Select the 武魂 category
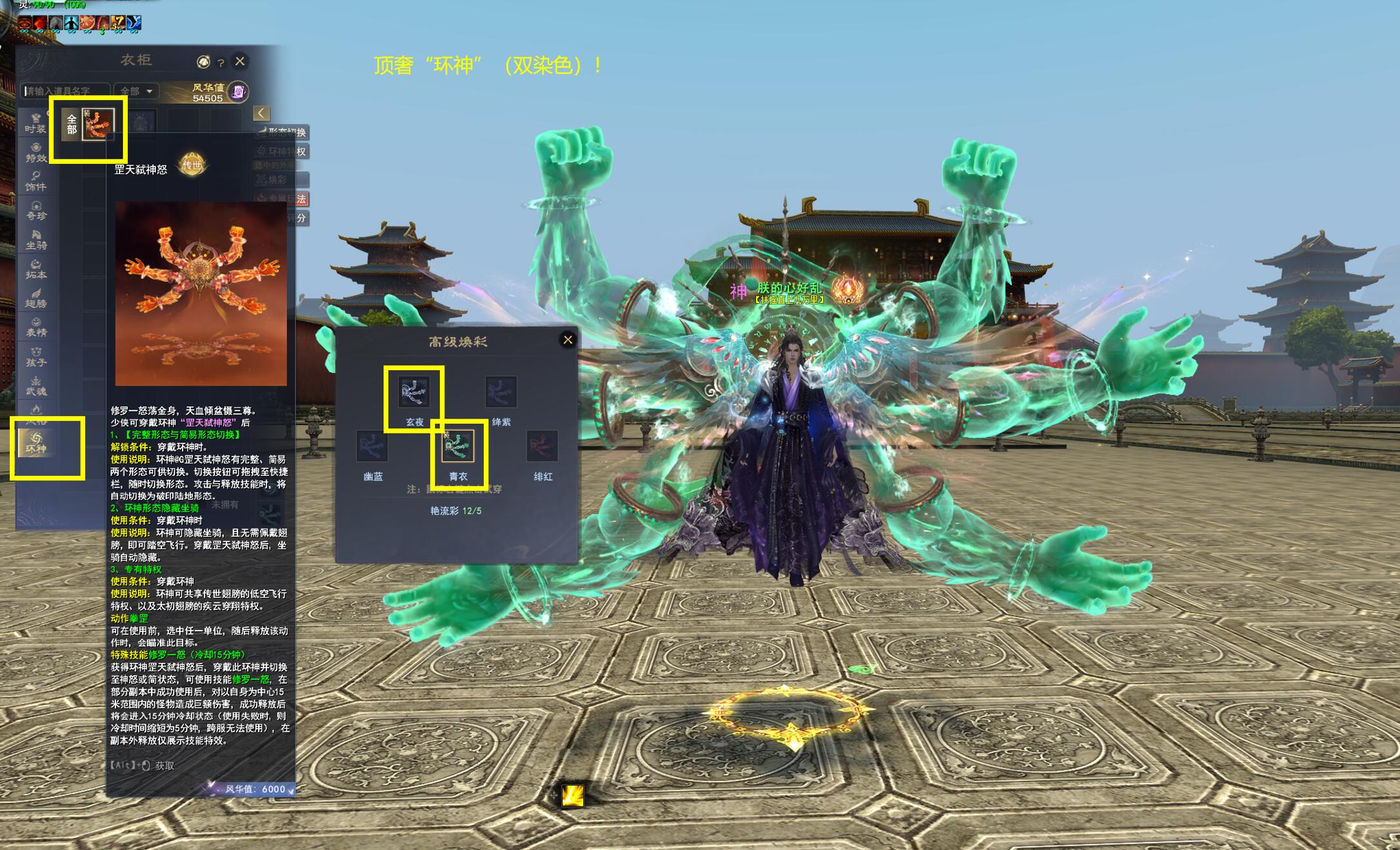 36,386
